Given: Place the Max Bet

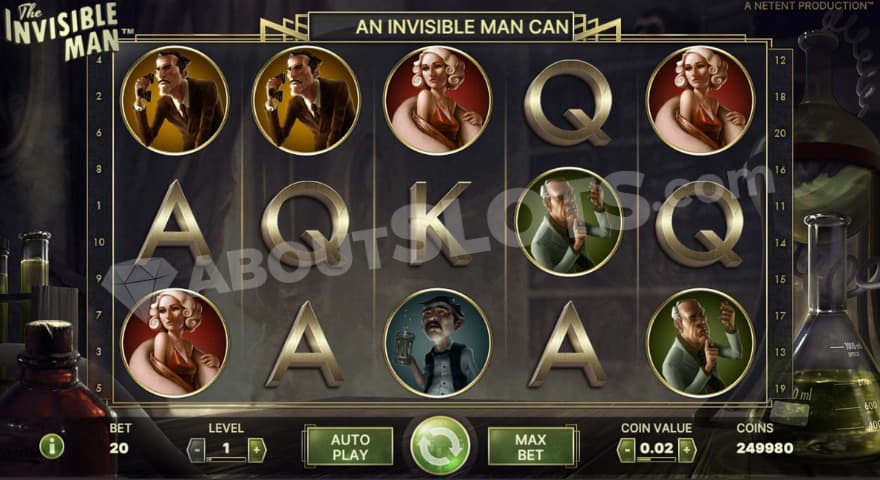Looking at the screenshot, I should pos(531,446).
